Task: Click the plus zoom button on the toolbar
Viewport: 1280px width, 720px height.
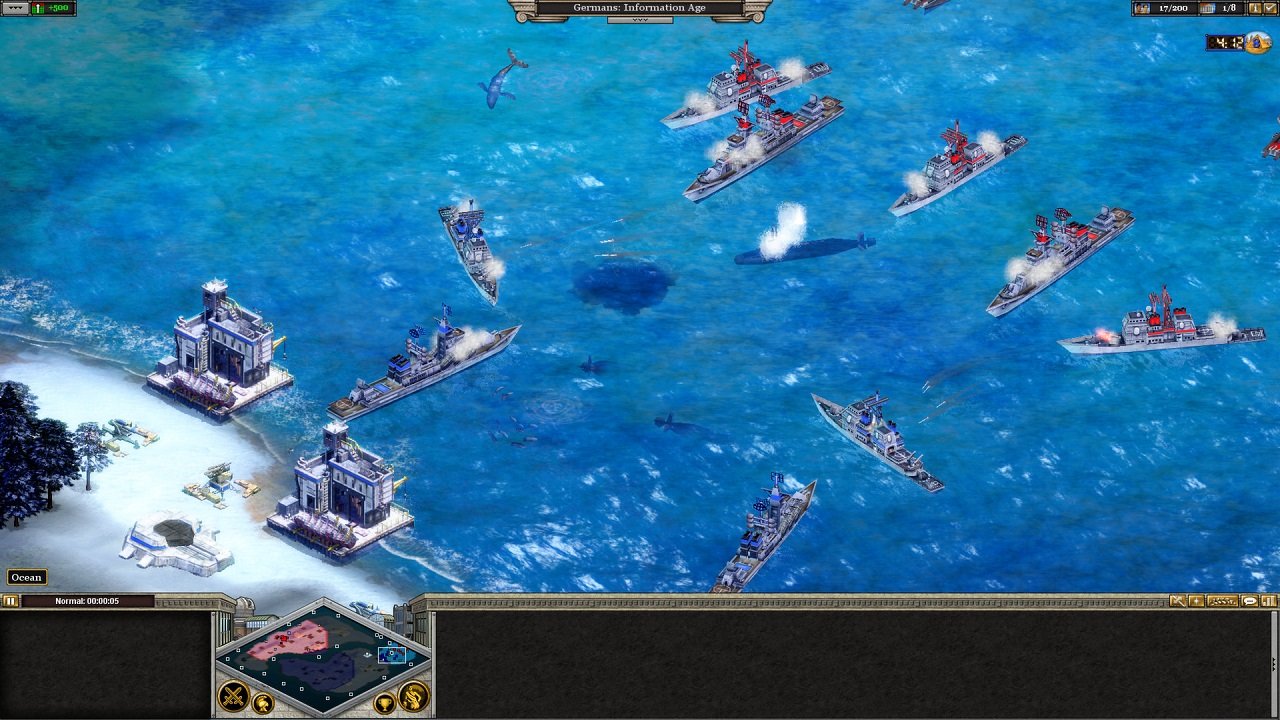Action: 1196,601
